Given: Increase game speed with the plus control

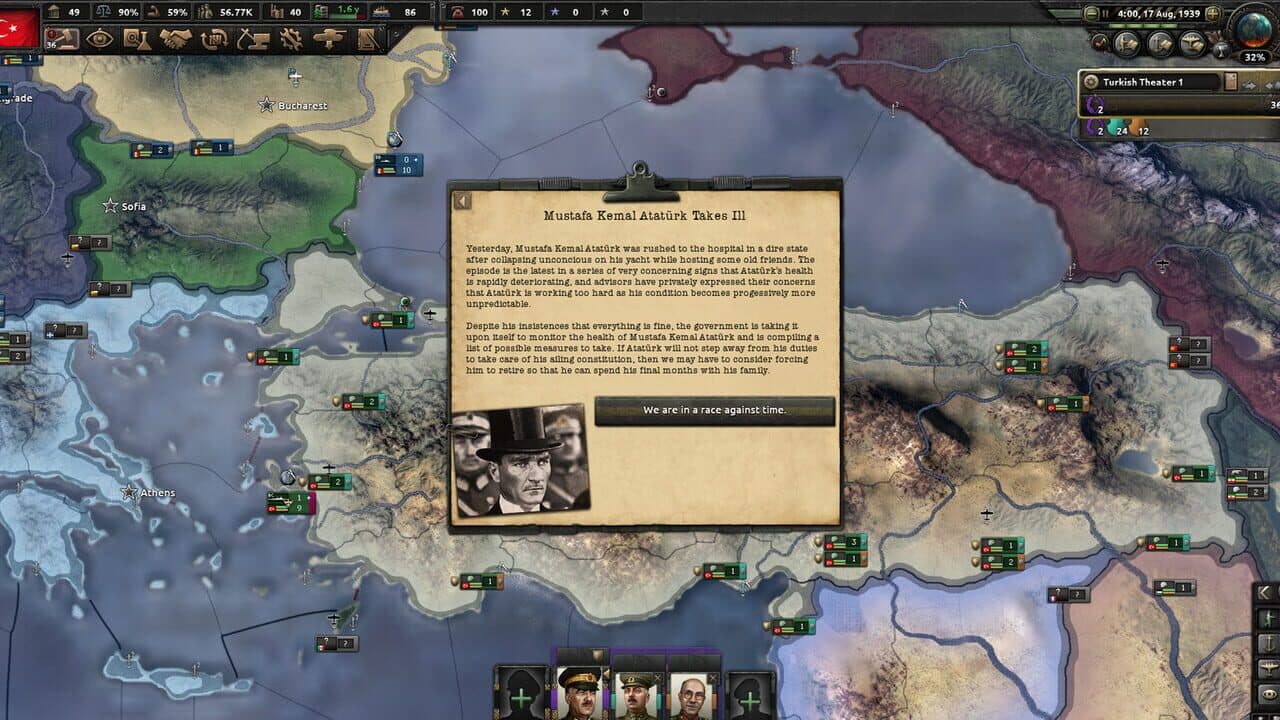Looking at the screenshot, I should pyautogui.click(x=1214, y=13).
